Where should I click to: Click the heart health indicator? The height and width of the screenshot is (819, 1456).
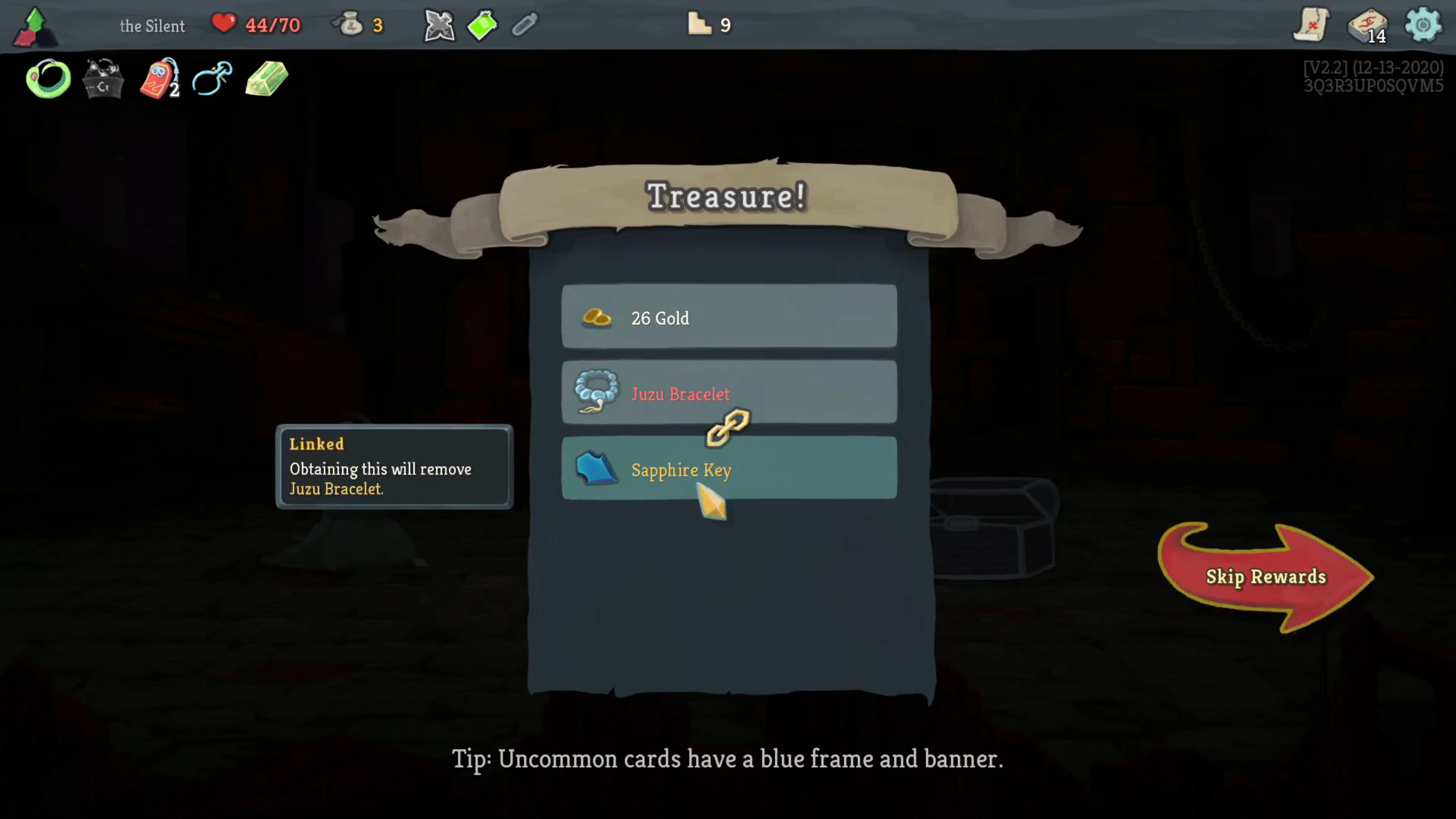224,24
